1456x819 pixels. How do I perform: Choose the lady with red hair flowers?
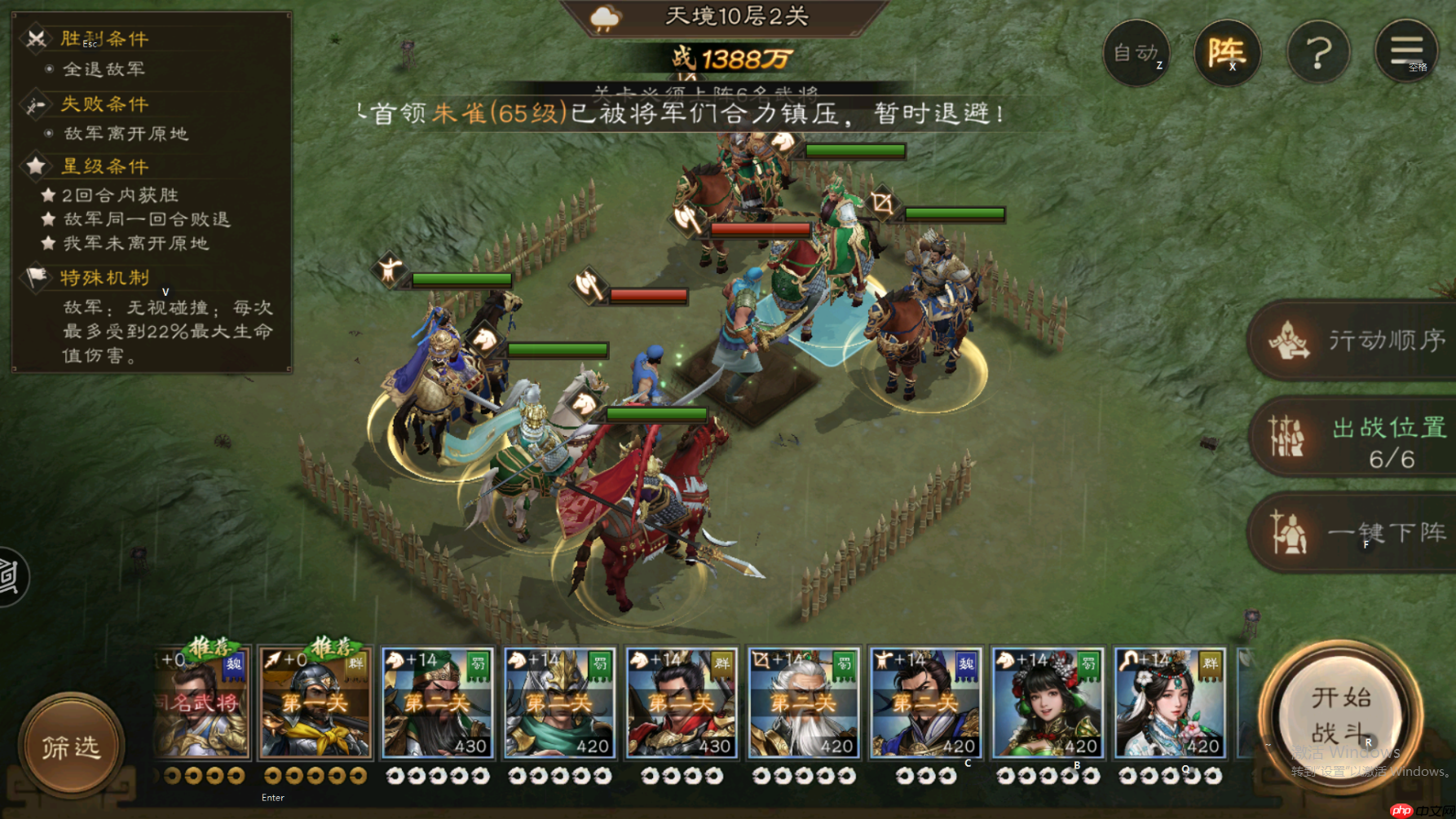1048,703
